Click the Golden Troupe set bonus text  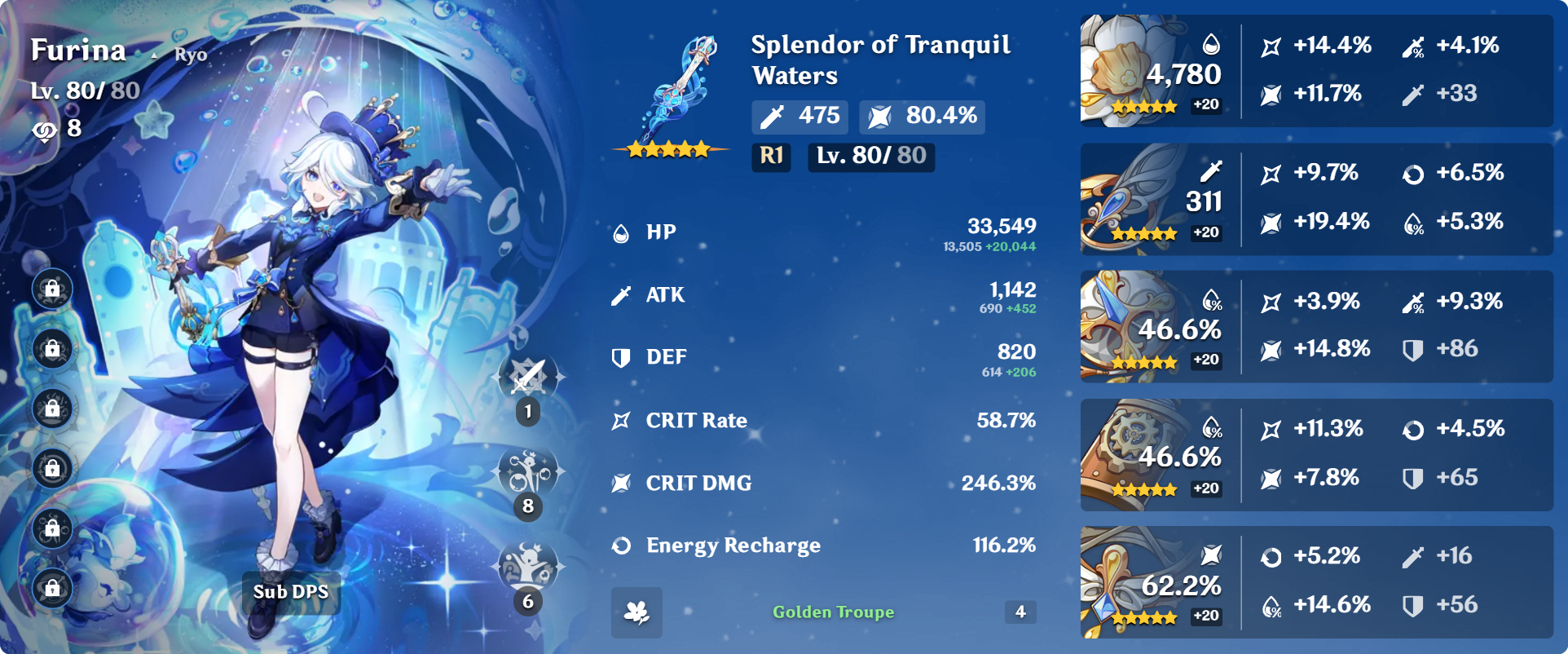833,612
